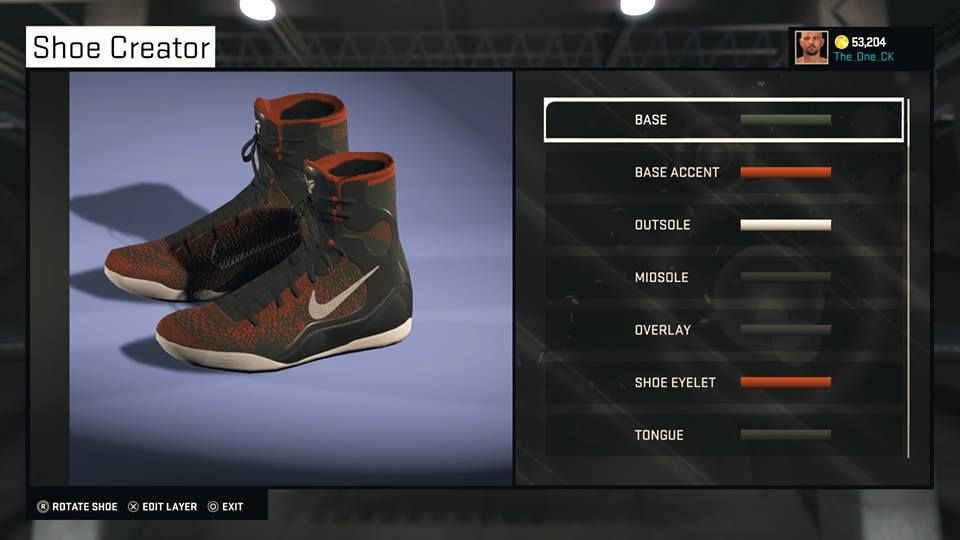Screen dimensions: 960x540
Task: Select the Base layer row
Action: click(x=723, y=120)
